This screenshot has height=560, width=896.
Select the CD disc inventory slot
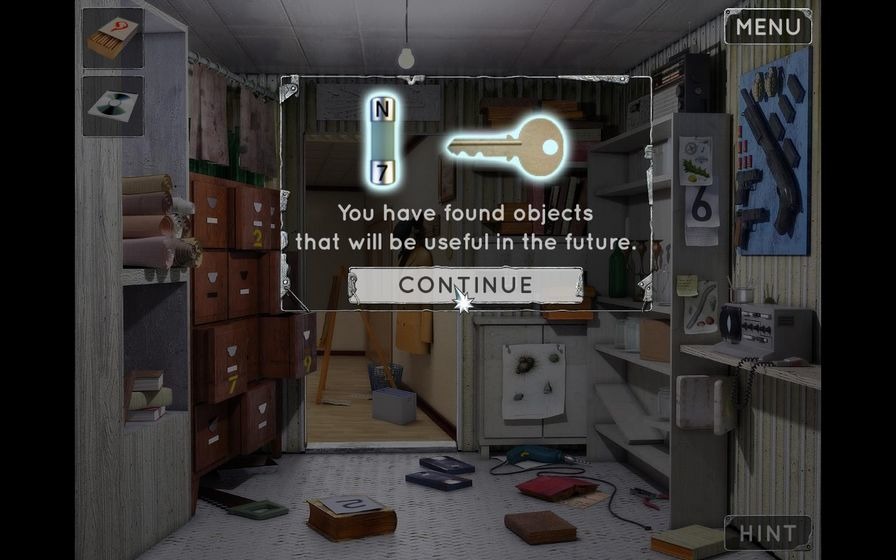click(x=113, y=106)
